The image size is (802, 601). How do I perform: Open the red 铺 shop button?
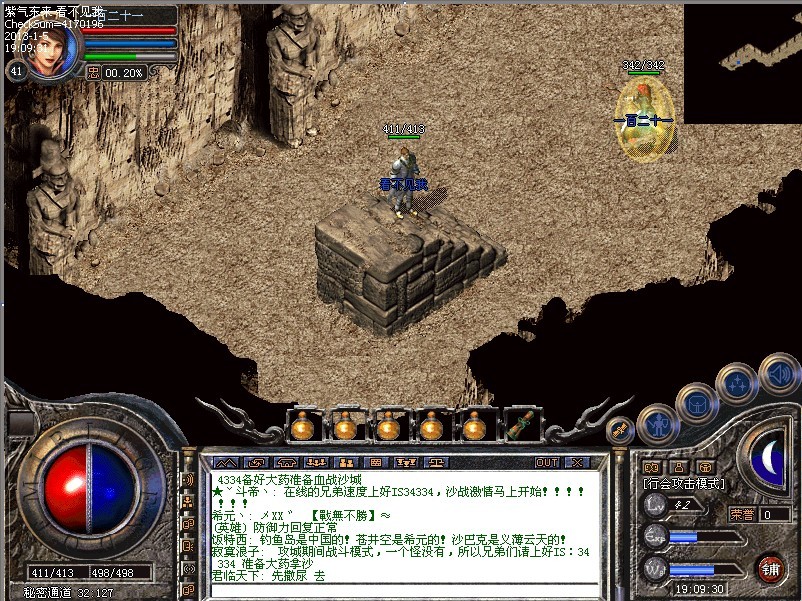tap(770, 568)
